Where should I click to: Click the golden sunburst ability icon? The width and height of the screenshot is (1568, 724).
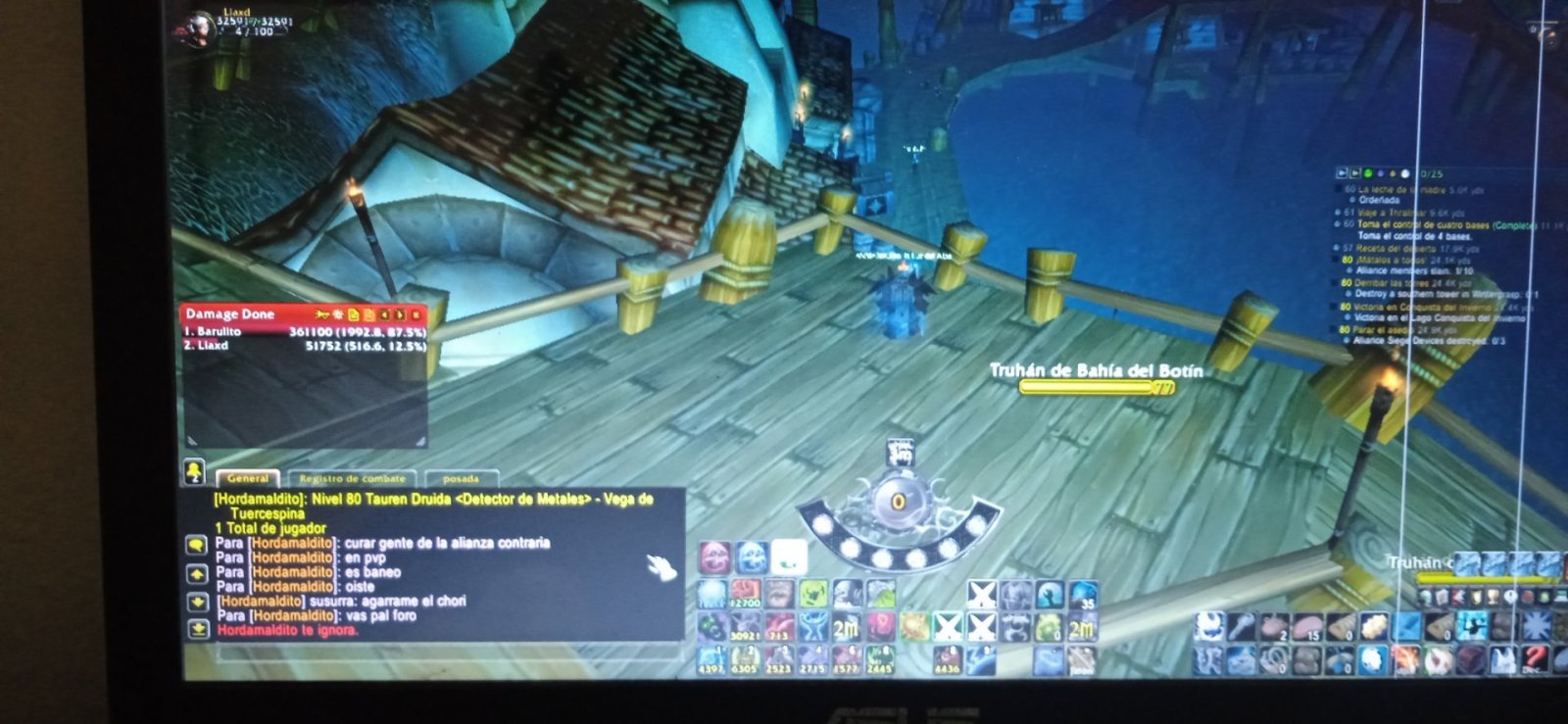click(914, 627)
